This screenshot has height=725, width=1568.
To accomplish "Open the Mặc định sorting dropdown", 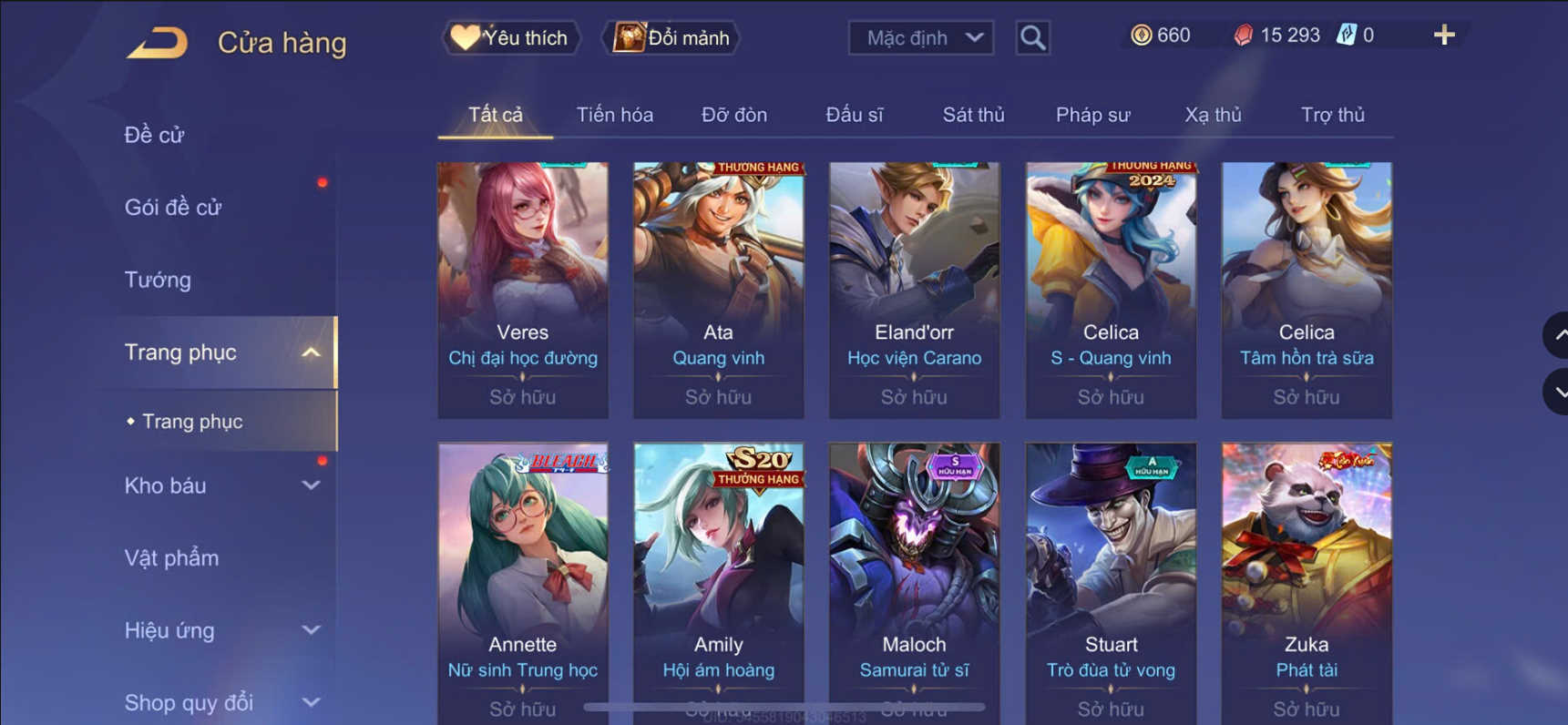I will tap(920, 37).
